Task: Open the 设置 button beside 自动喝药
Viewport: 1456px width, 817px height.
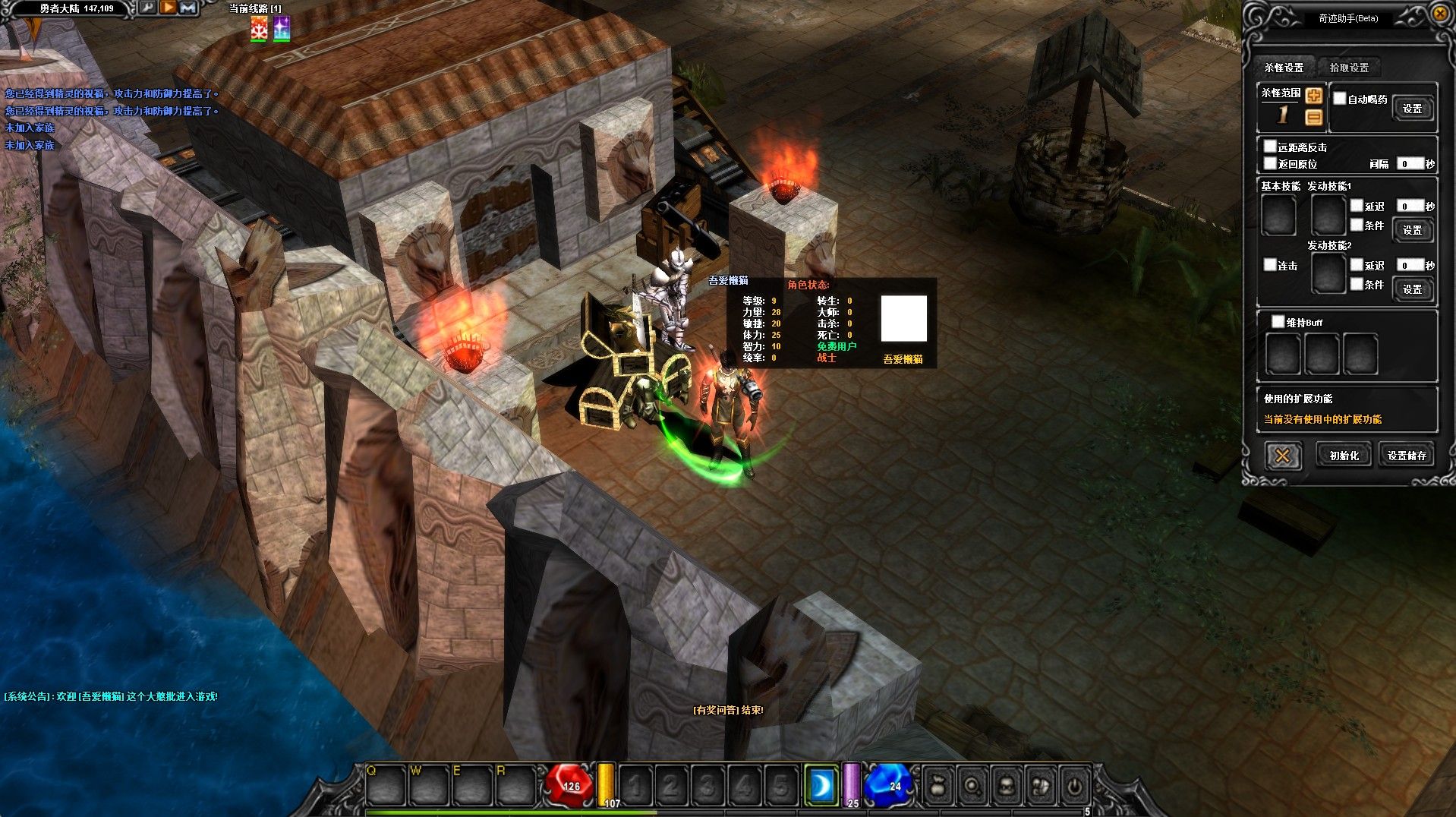Action: 1412,109
